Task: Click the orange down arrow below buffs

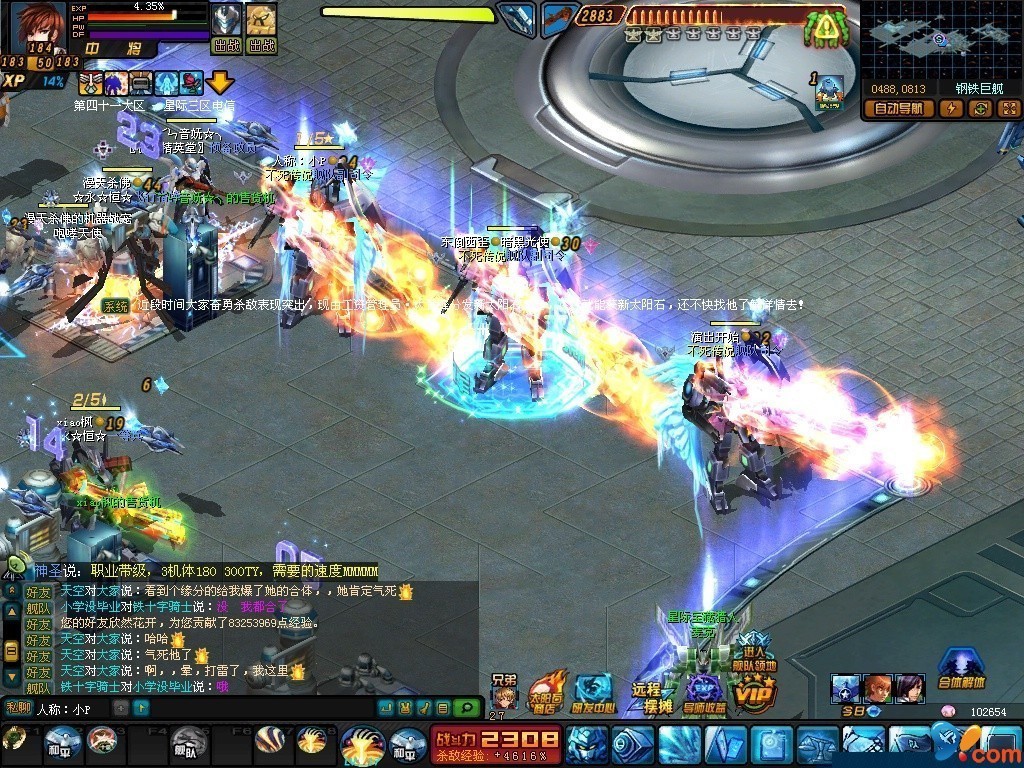Action: tap(219, 83)
